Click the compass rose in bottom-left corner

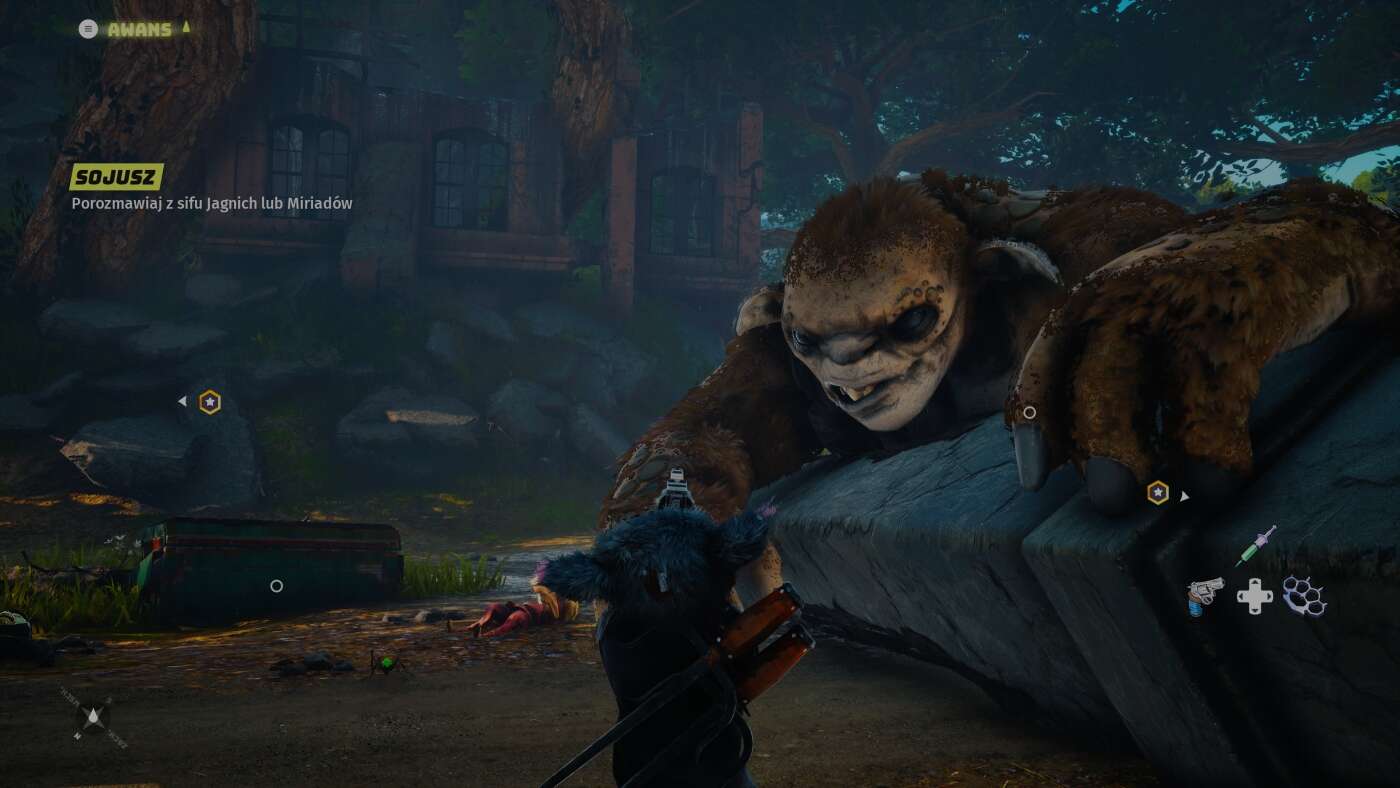tap(93, 717)
